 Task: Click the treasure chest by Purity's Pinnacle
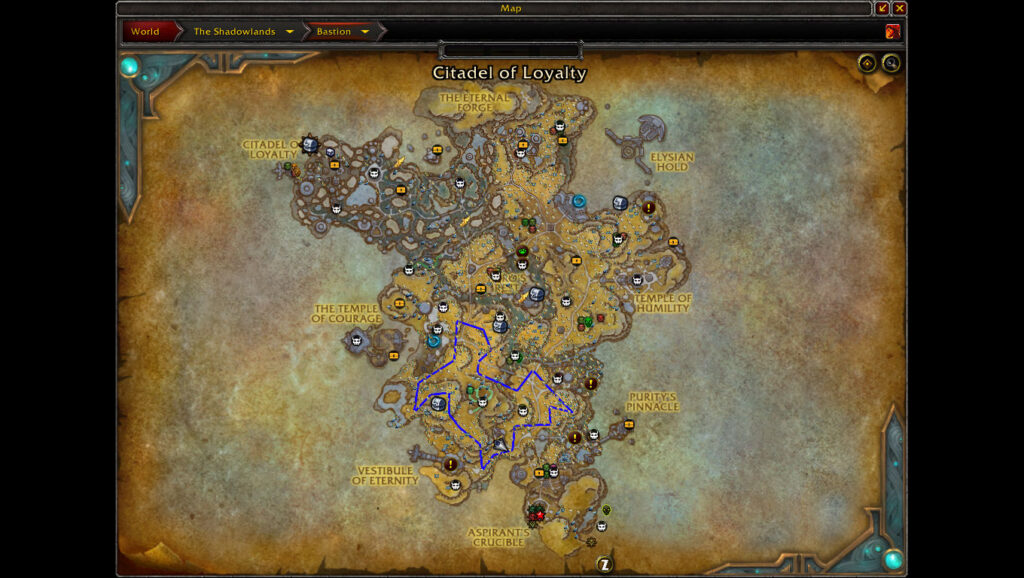click(629, 424)
